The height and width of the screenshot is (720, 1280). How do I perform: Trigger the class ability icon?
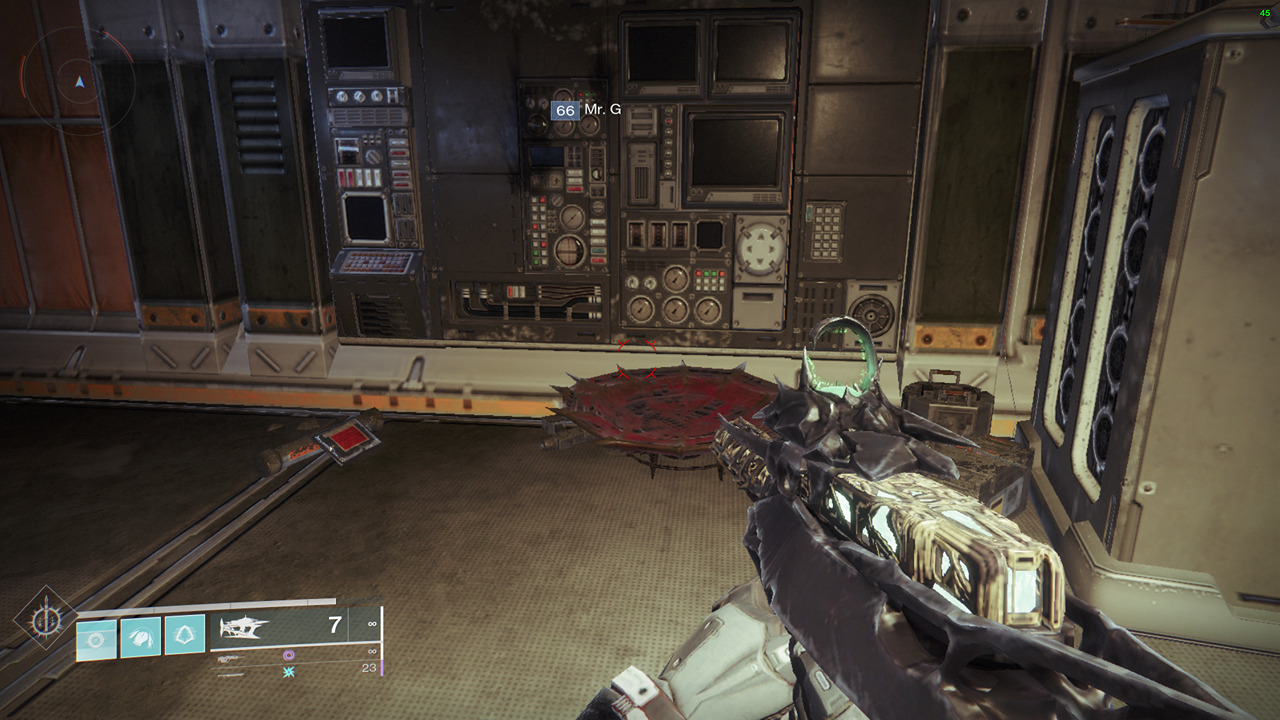pos(185,636)
